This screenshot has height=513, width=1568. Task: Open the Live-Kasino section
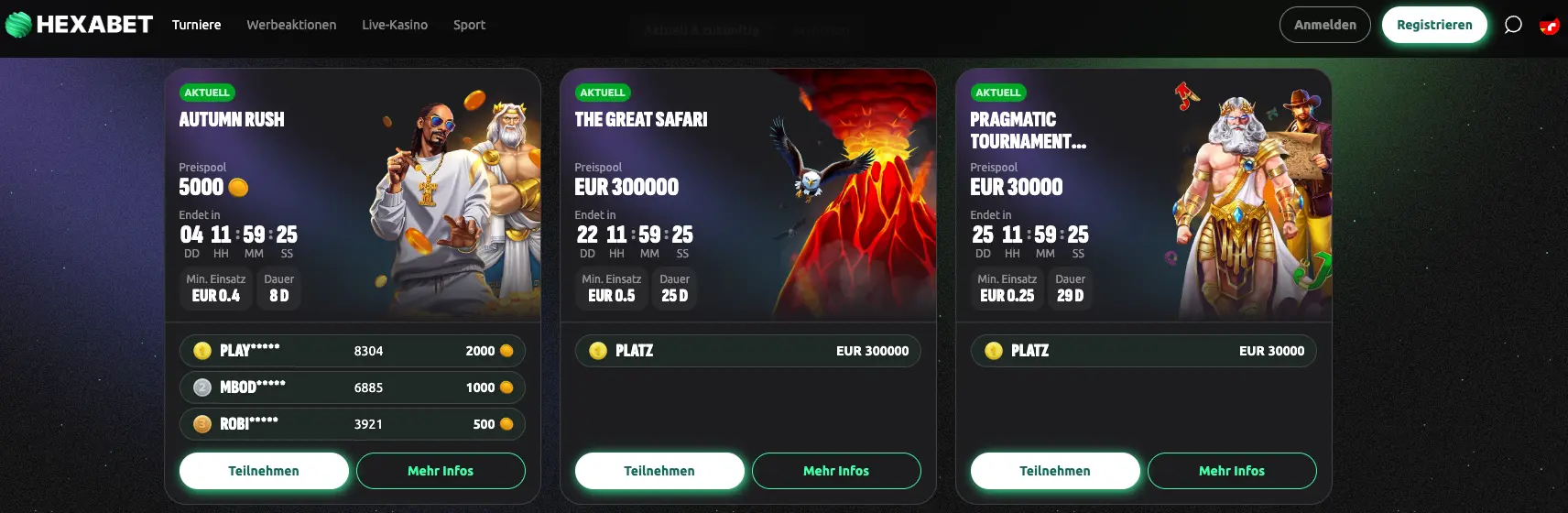(x=395, y=25)
